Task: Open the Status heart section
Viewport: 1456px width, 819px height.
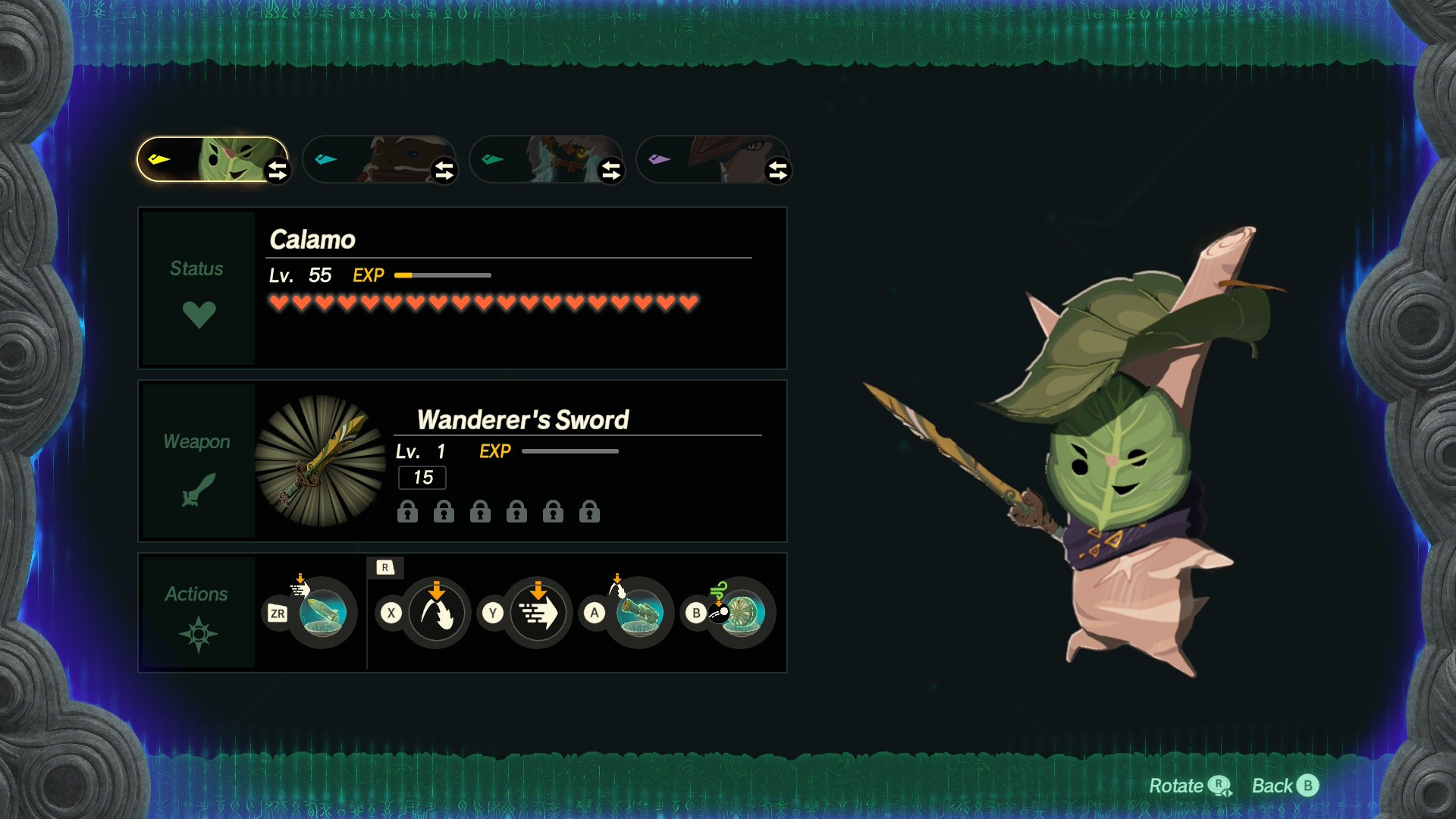Action: (198, 289)
